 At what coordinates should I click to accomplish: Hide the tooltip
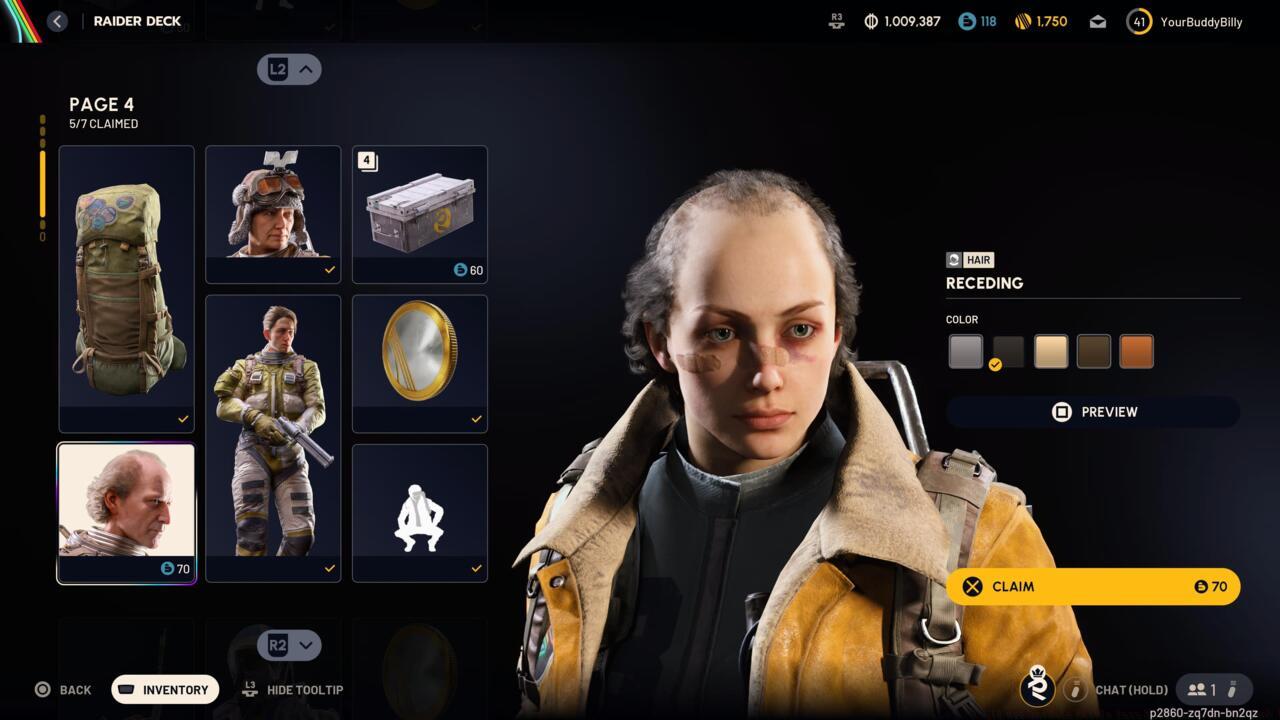click(x=295, y=690)
